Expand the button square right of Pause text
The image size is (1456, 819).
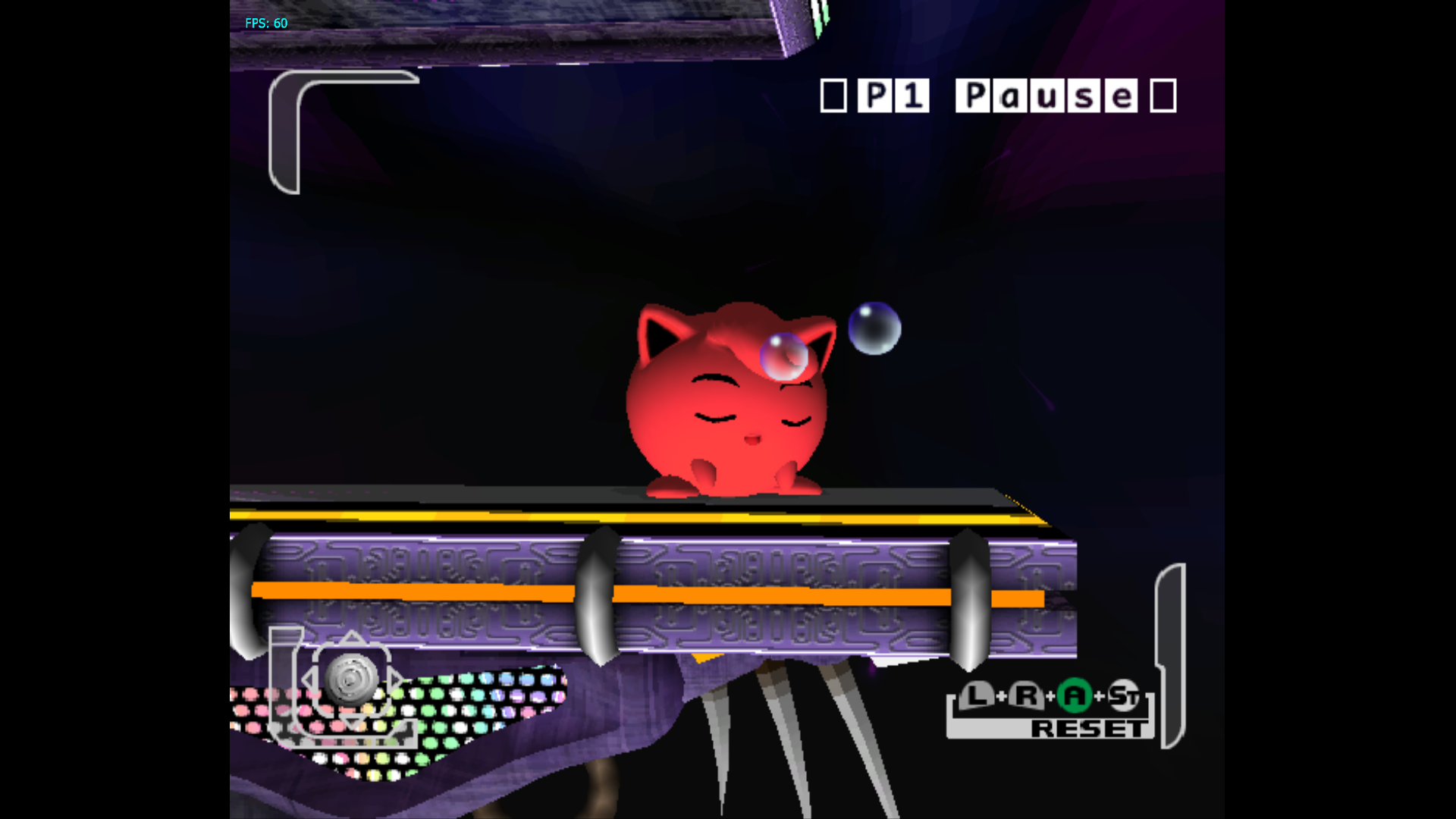1162,94
